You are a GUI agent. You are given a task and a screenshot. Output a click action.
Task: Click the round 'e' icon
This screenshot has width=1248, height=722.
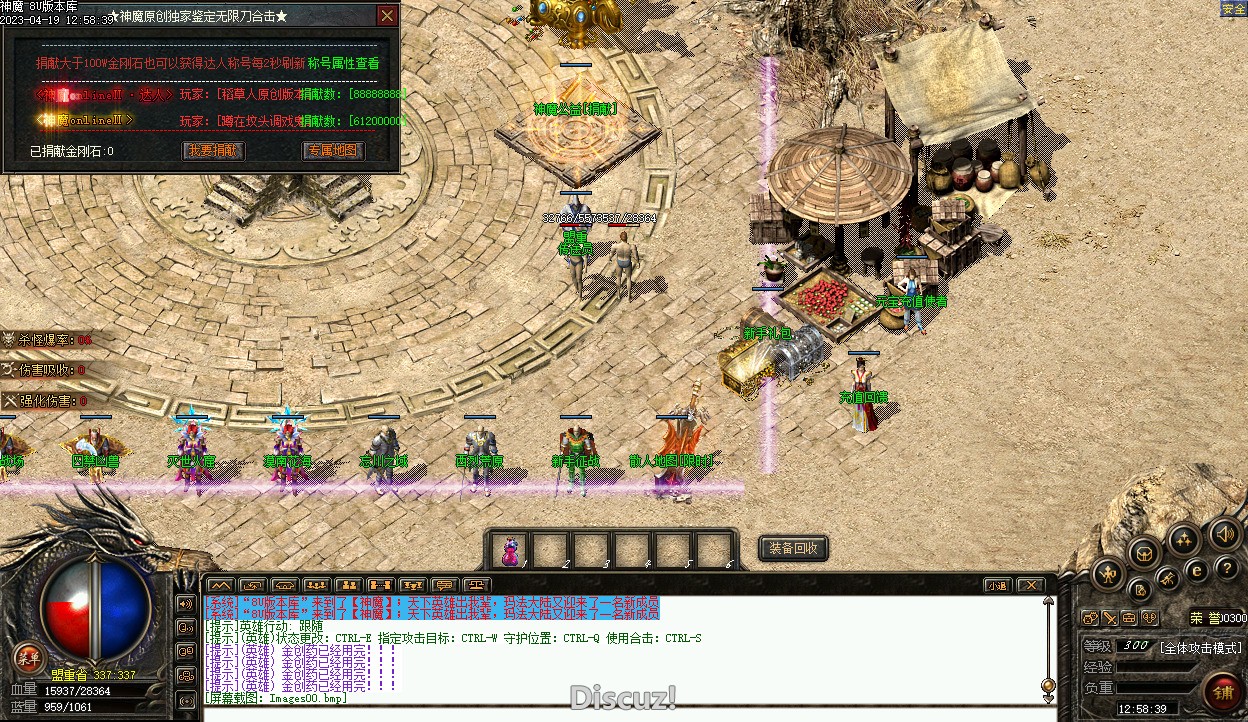(1196, 570)
